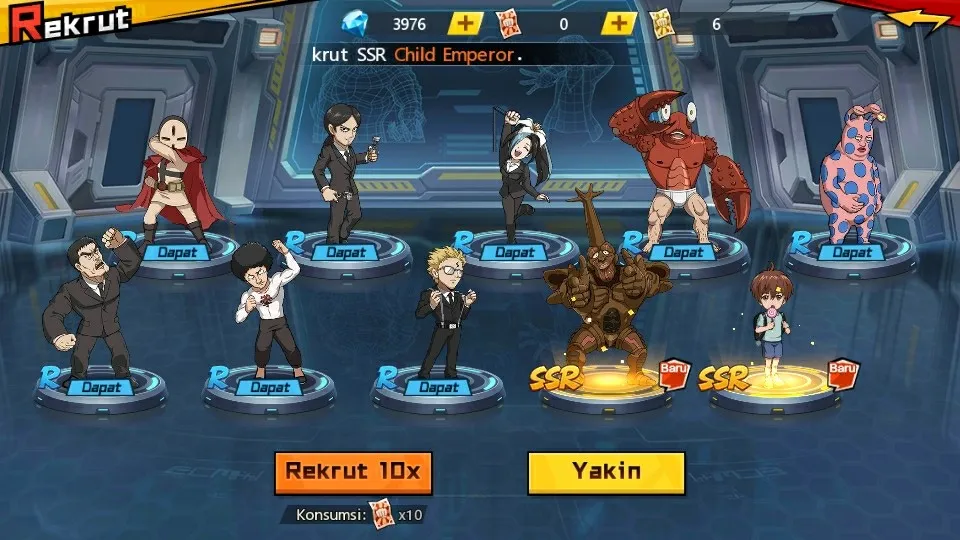Add more blue diamonds with plus button
The height and width of the screenshot is (540, 960).
465,24
